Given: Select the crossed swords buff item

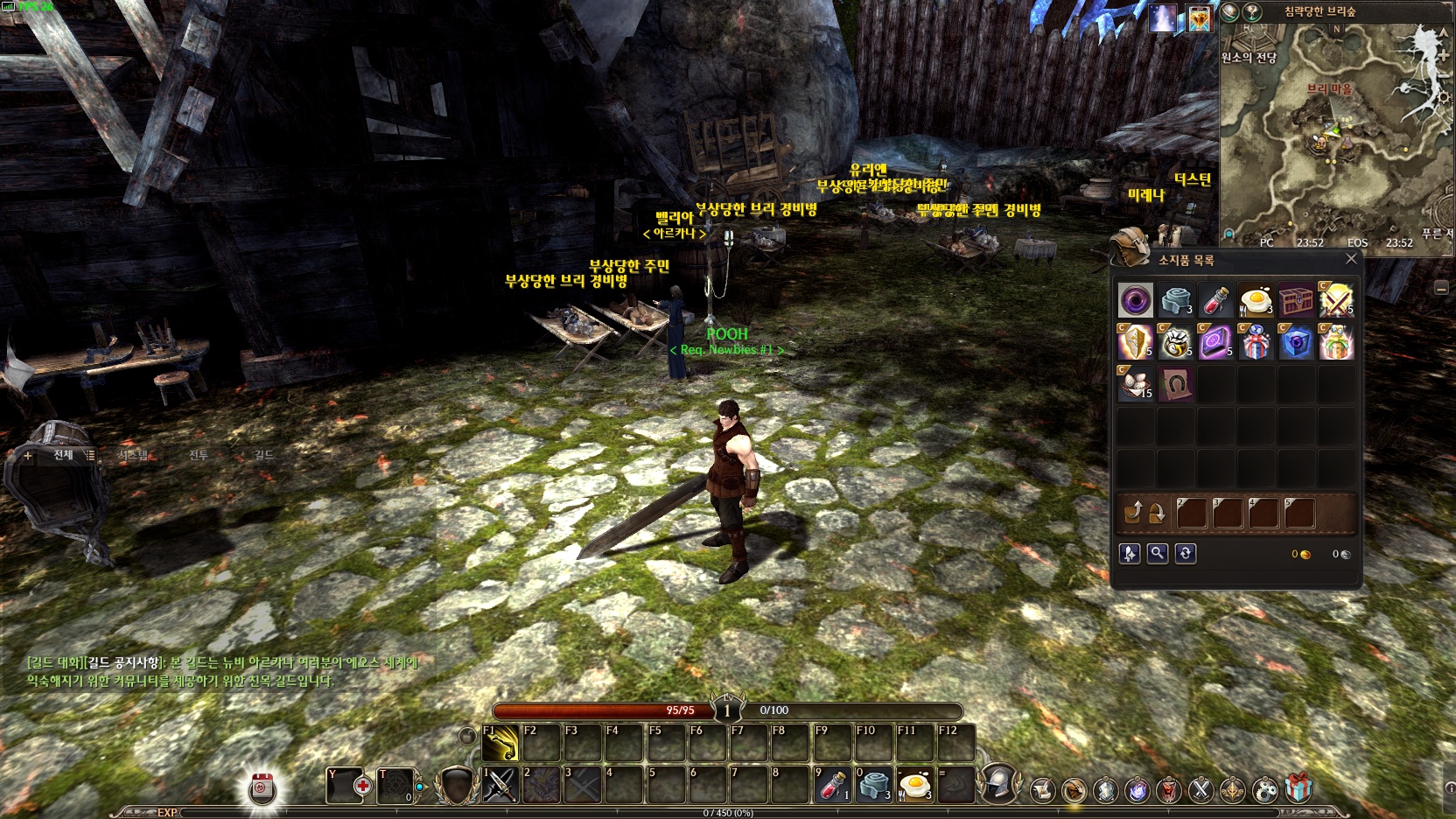Looking at the screenshot, I should click(1336, 301).
